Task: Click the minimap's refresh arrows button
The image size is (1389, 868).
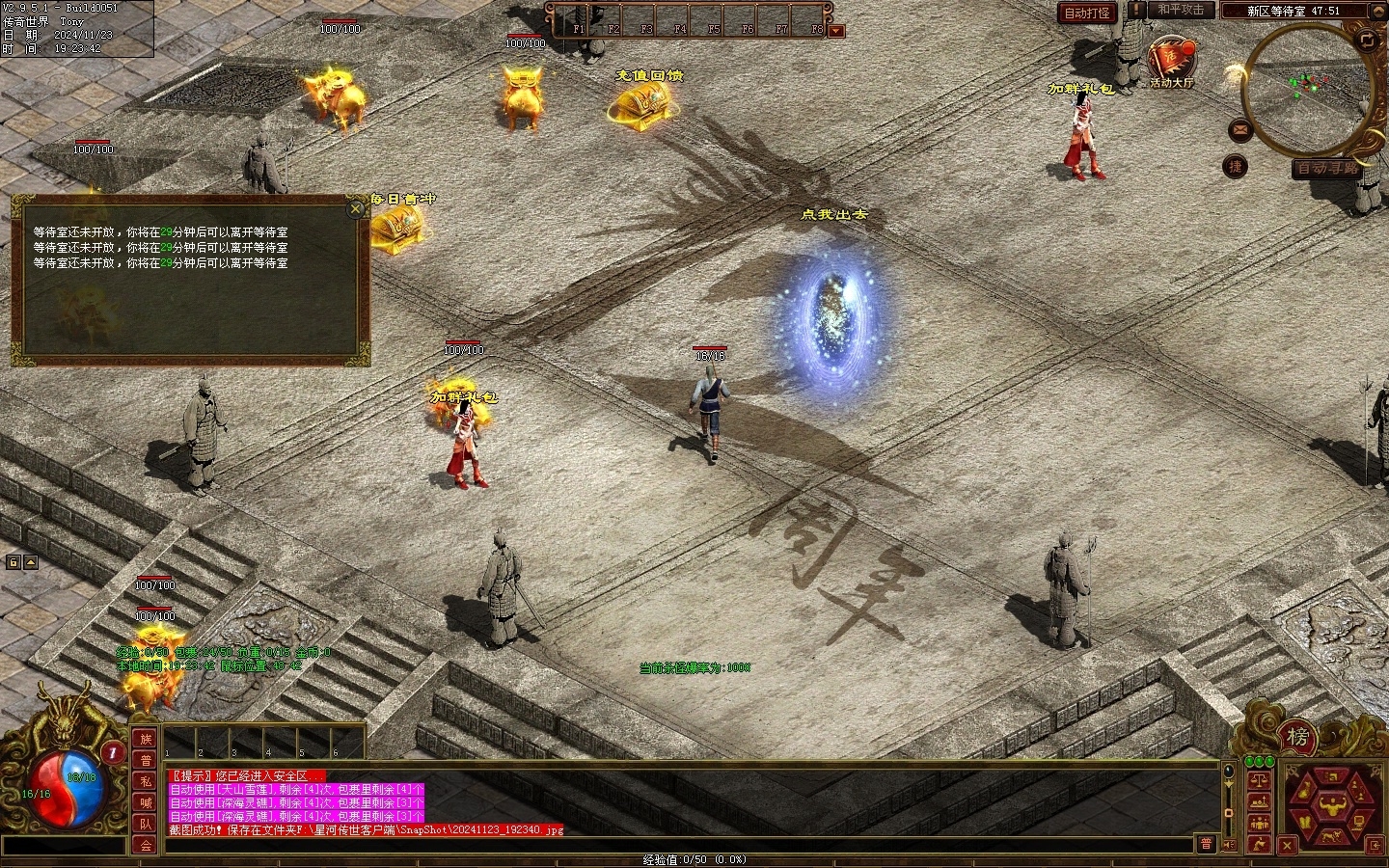Action: [x=1367, y=40]
